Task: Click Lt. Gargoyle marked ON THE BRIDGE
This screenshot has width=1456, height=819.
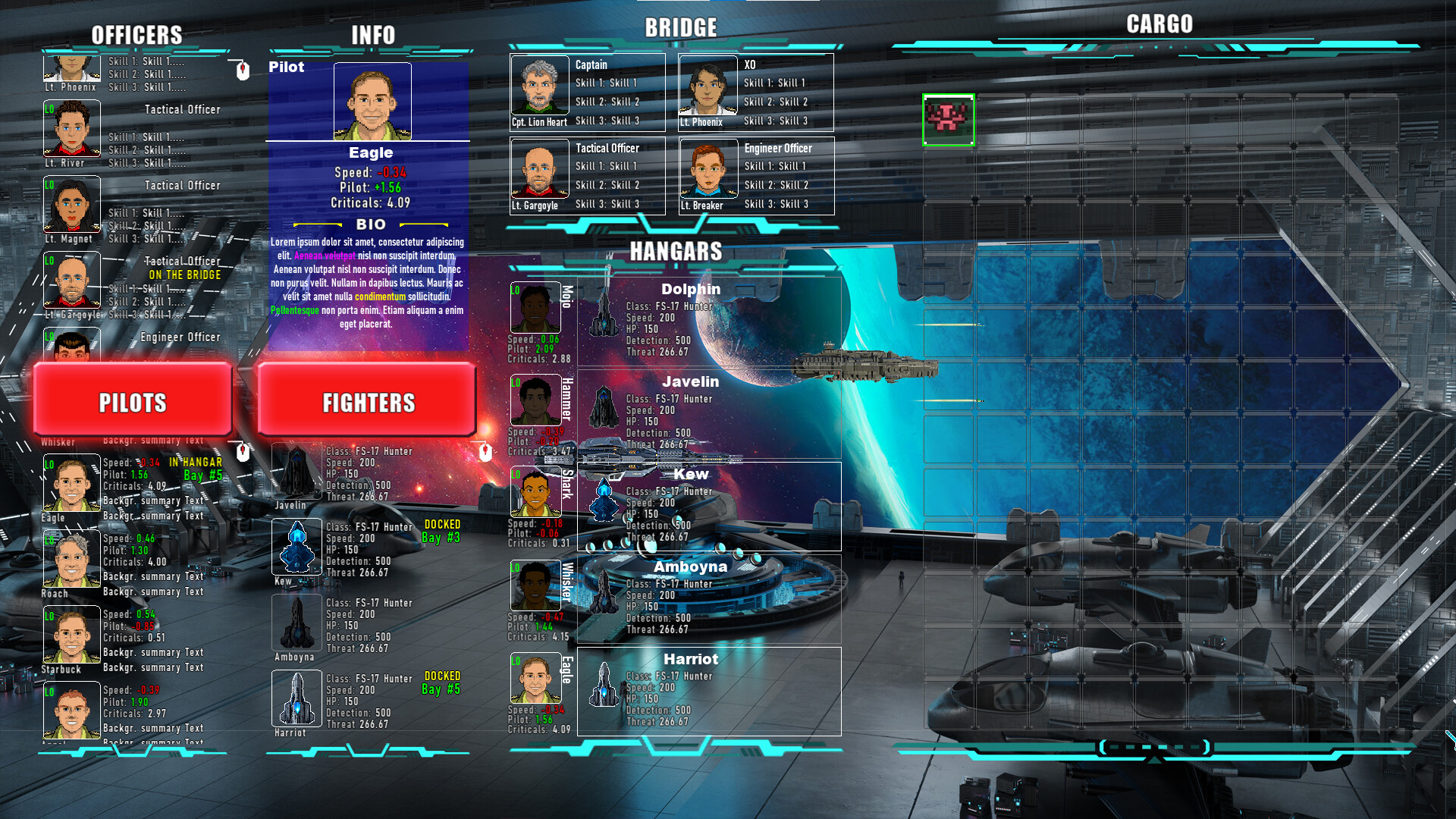Action: click(71, 281)
